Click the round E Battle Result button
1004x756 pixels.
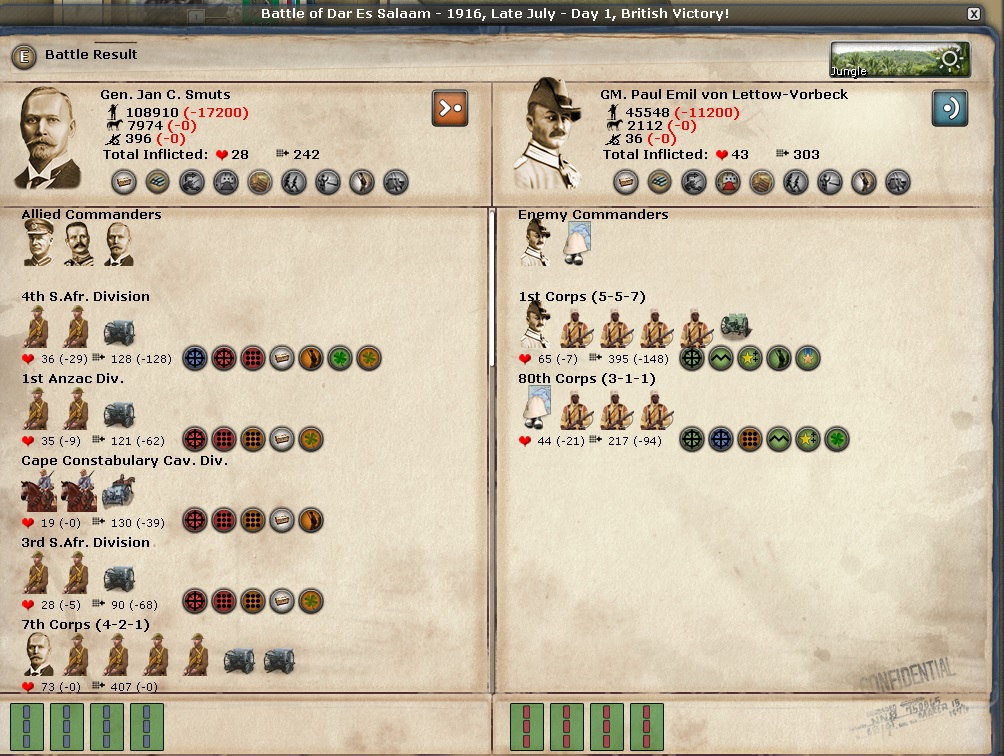(24, 56)
